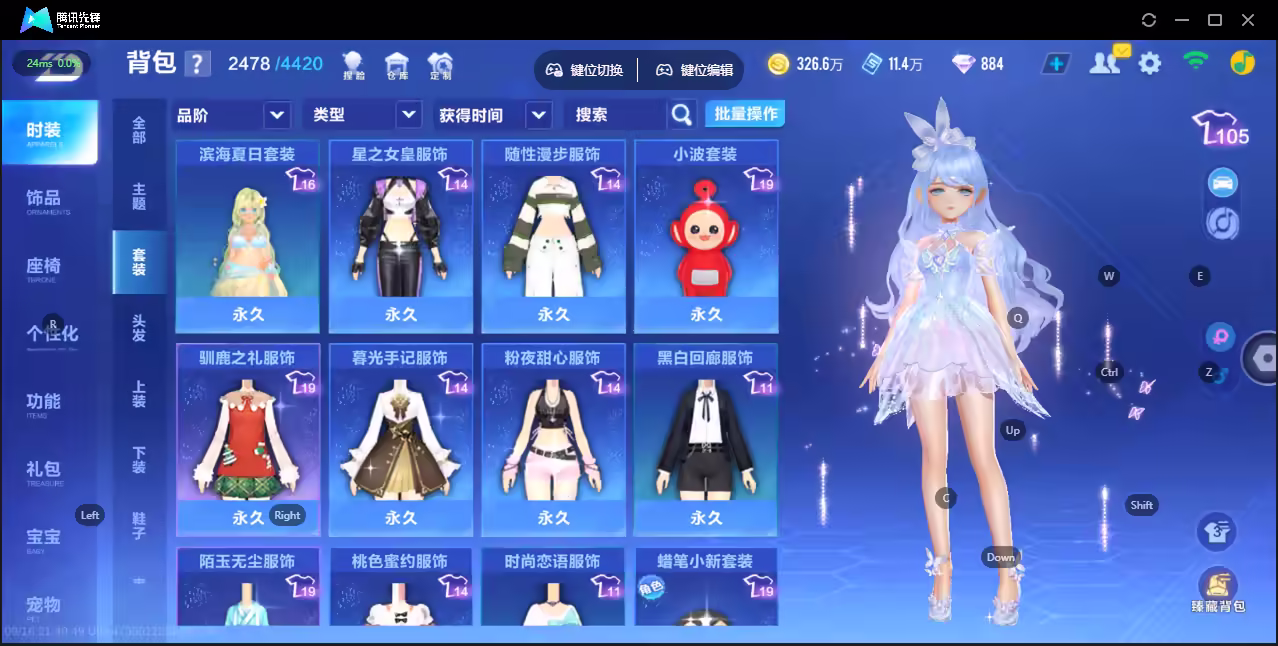Choose the 小波套装 red outfit
Image resolution: width=1278 pixels, height=646 pixels.
[x=706, y=236]
